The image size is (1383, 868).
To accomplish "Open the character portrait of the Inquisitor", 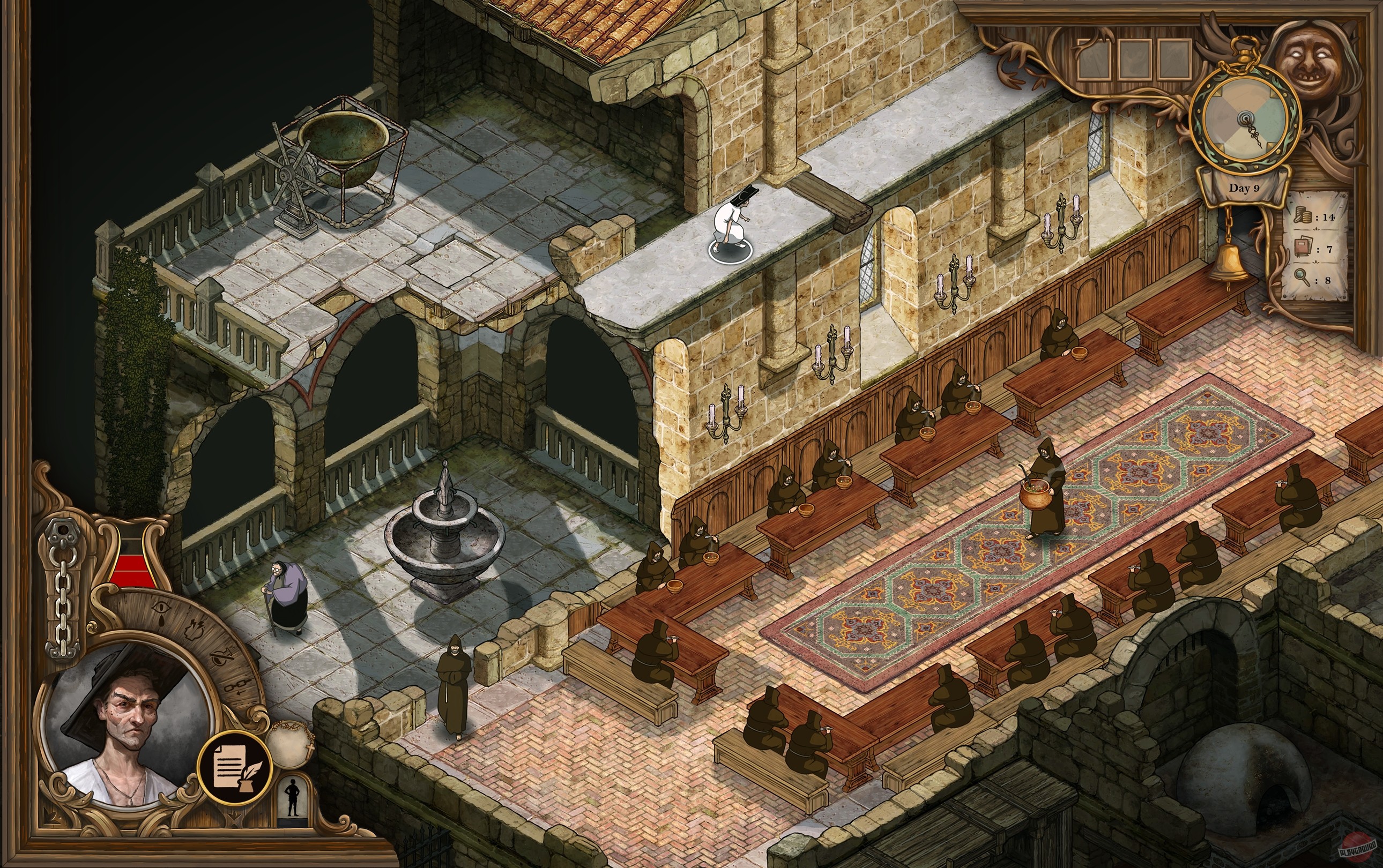I will 129,716.
